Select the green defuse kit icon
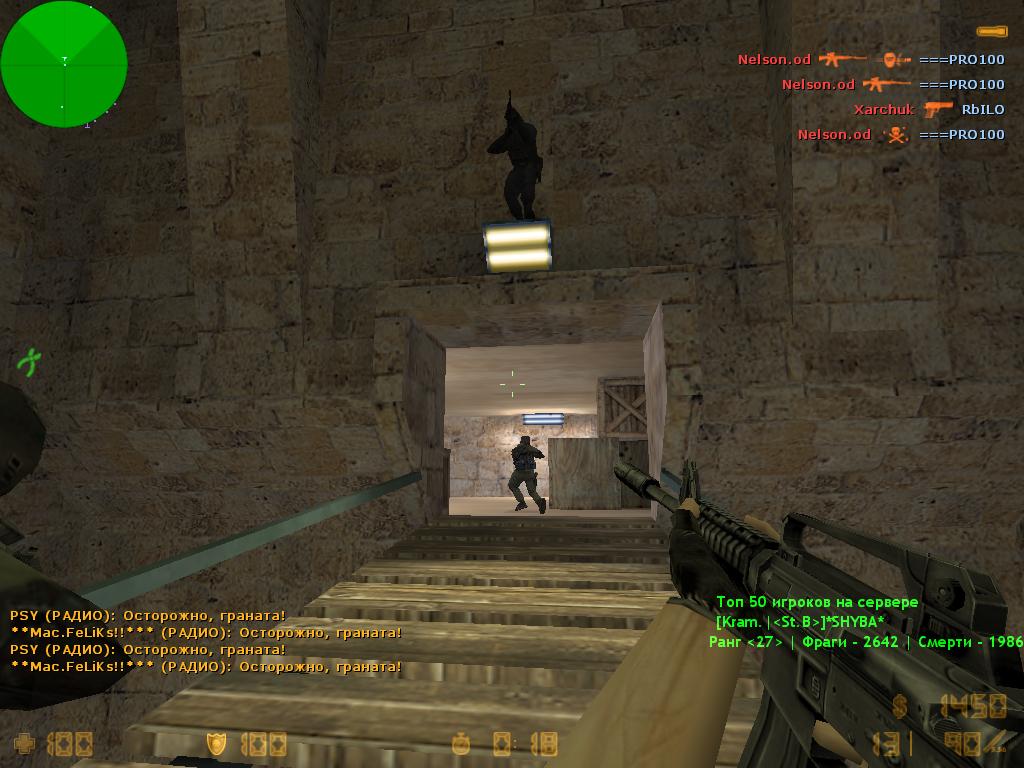Screen dimensions: 1024x768 coord(29,360)
